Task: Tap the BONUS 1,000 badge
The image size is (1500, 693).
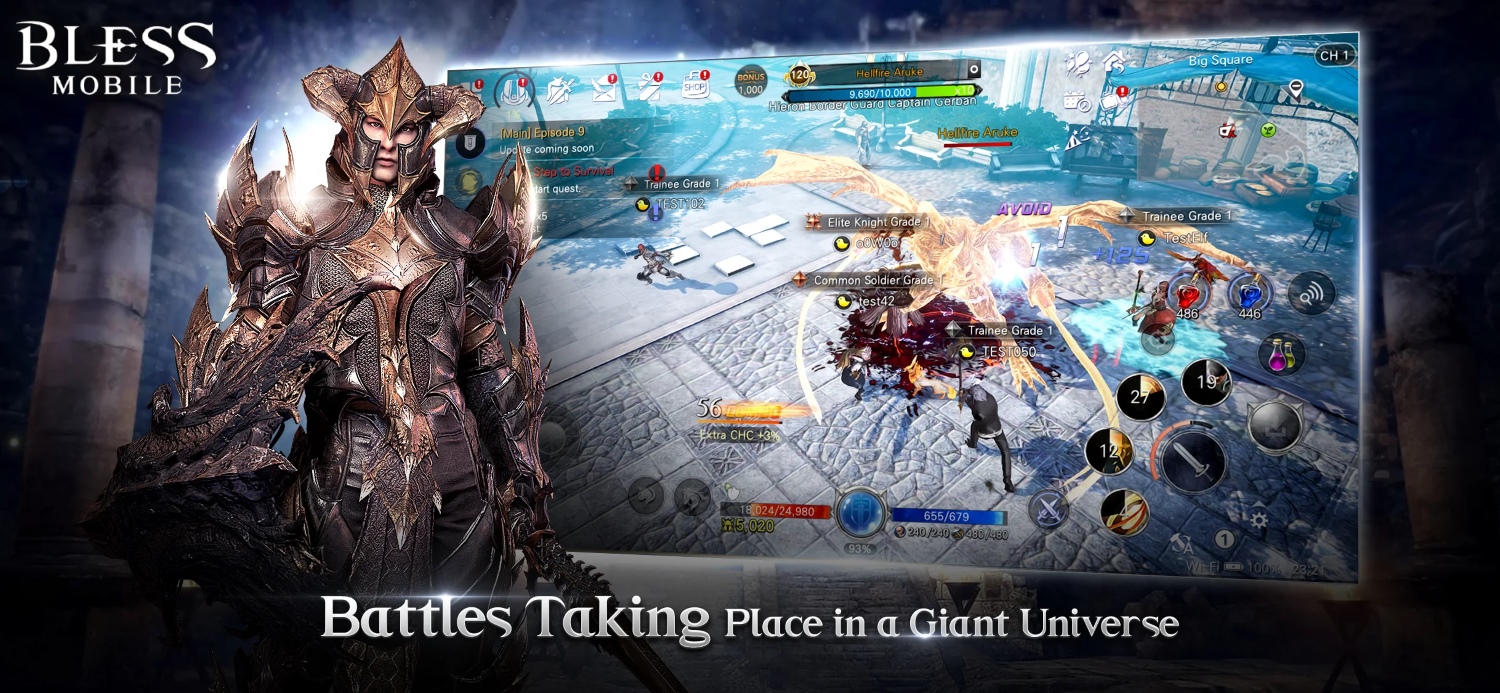Action: (750, 82)
